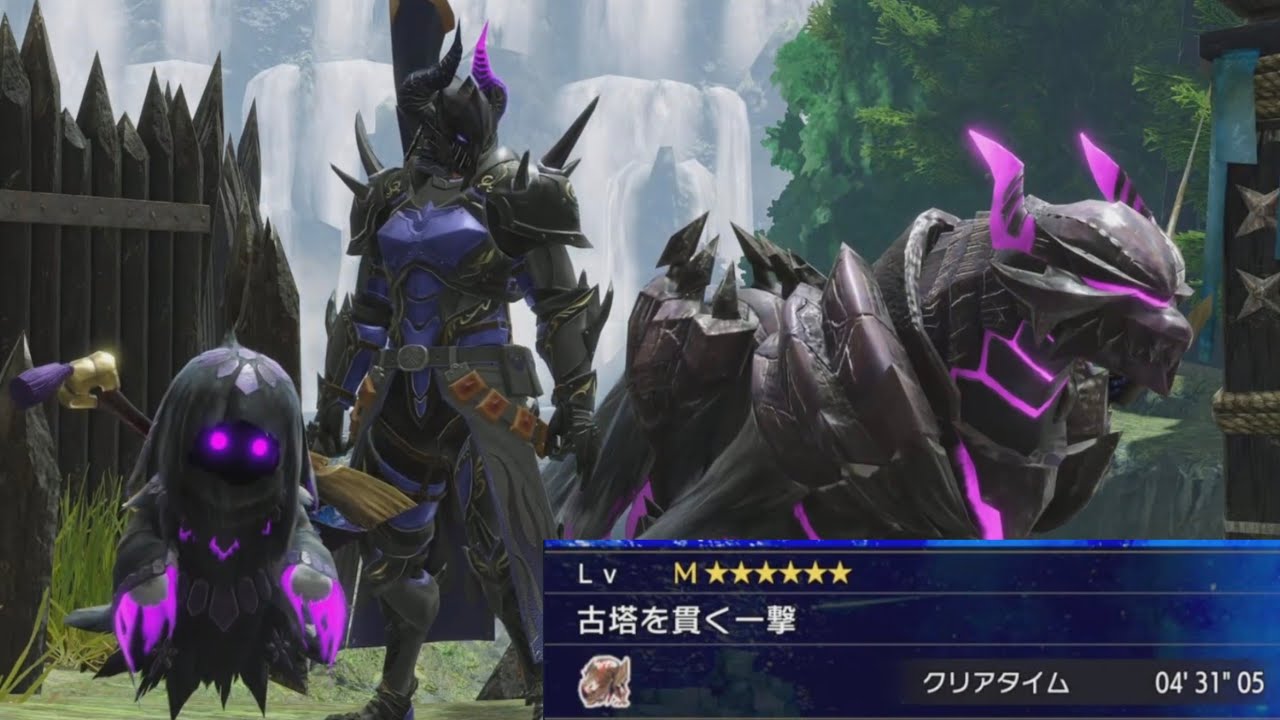Select the quest 古塔を貫く一撃
1280x720 pixels.
click(x=686, y=622)
